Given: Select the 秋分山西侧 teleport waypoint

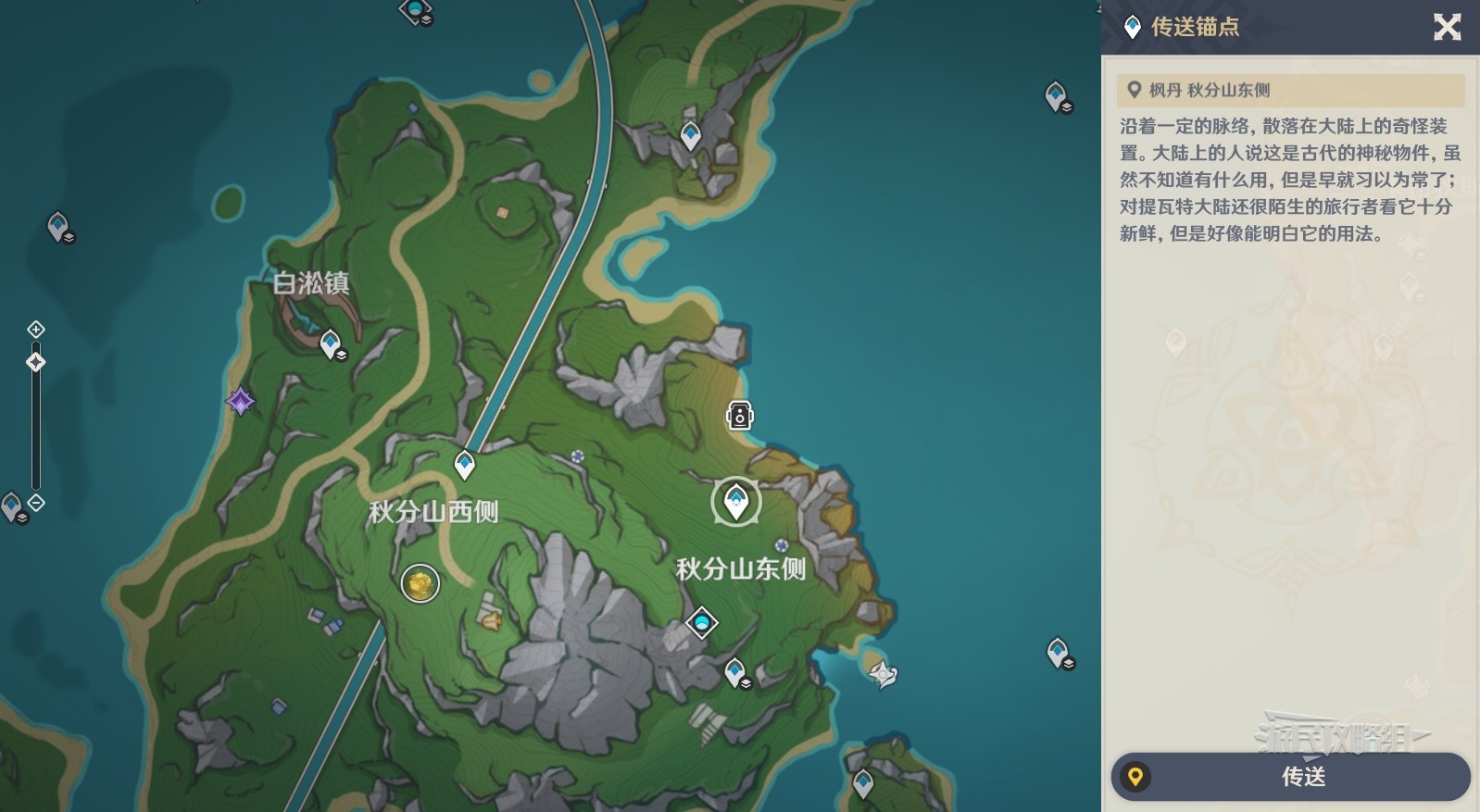Looking at the screenshot, I should (464, 463).
